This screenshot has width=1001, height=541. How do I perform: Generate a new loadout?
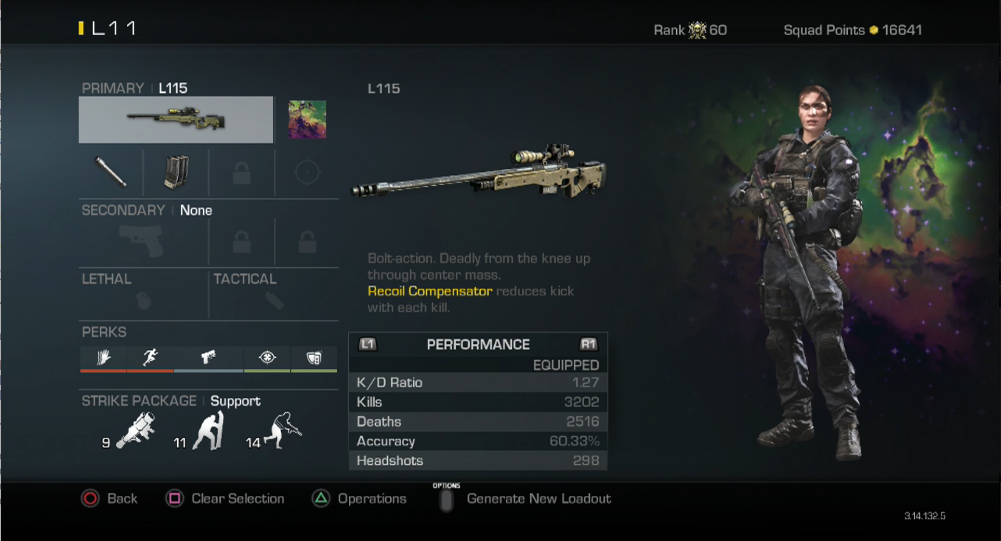(x=526, y=498)
